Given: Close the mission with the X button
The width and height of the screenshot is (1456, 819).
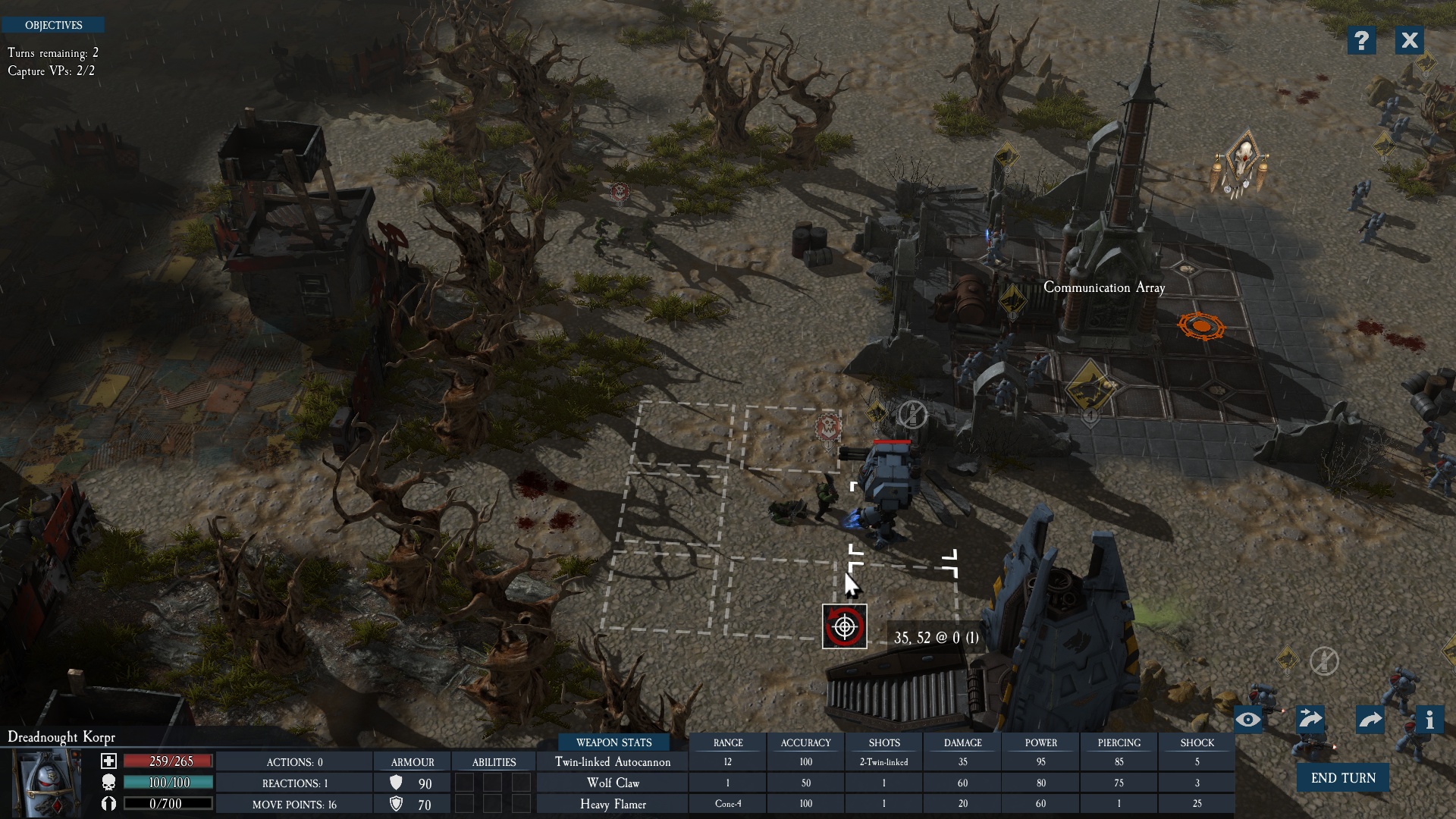Looking at the screenshot, I should pyautogui.click(x=1409, y=40).
